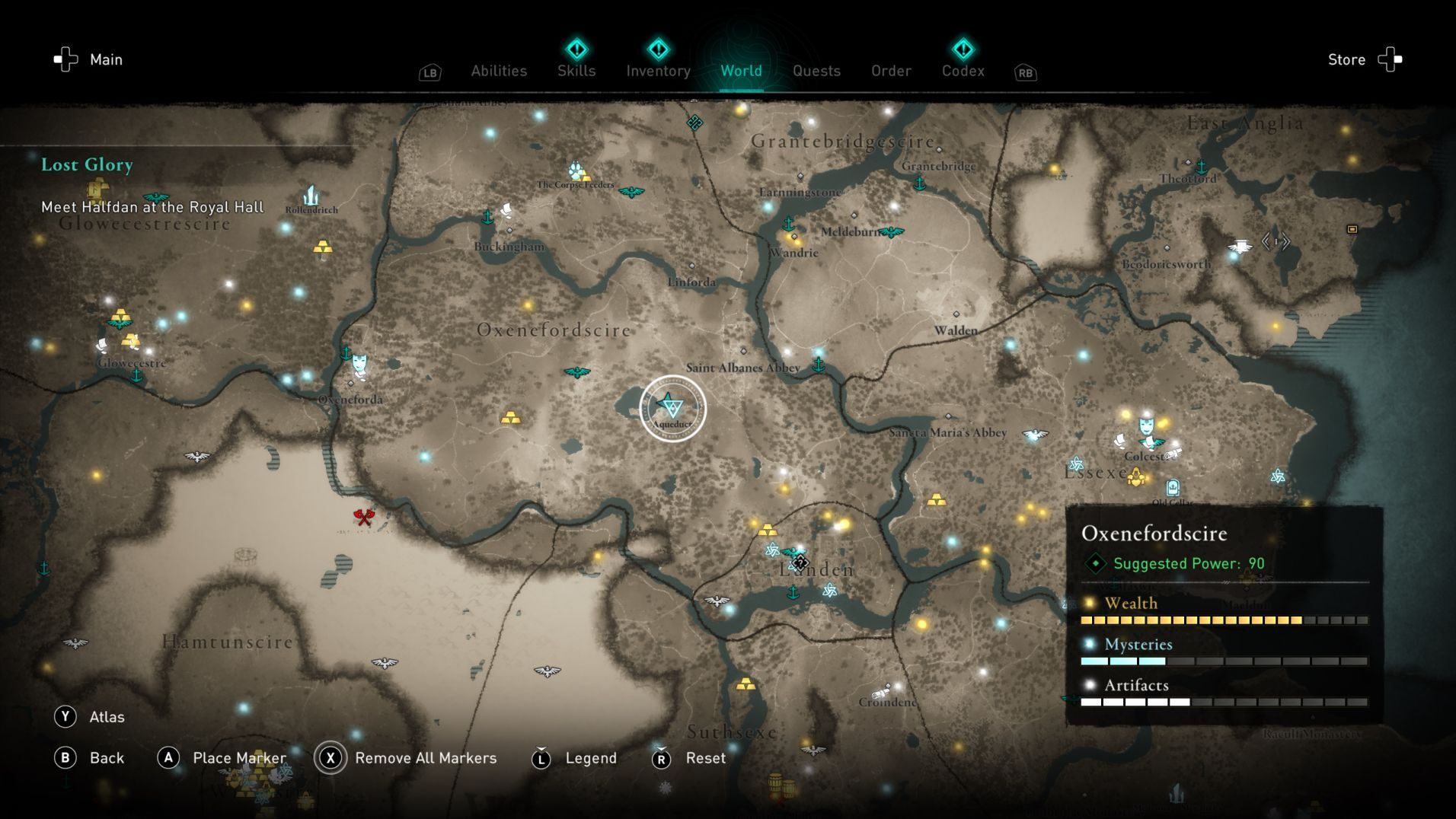Open the Order tab
Screen dimensions: 1456x819
[891, 71]
